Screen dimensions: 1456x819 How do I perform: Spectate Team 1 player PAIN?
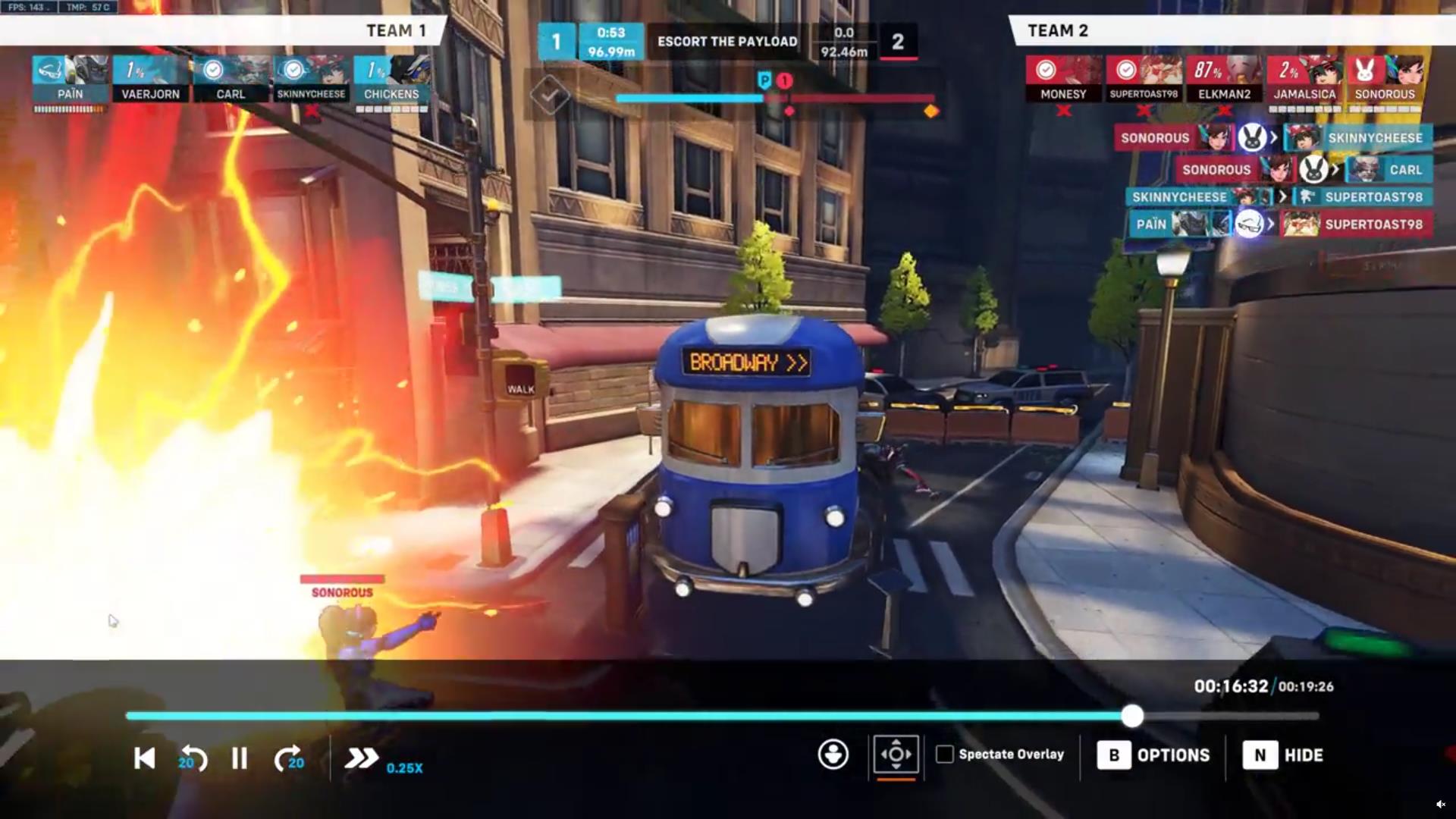pyautogui.click(x=70, y=79)
